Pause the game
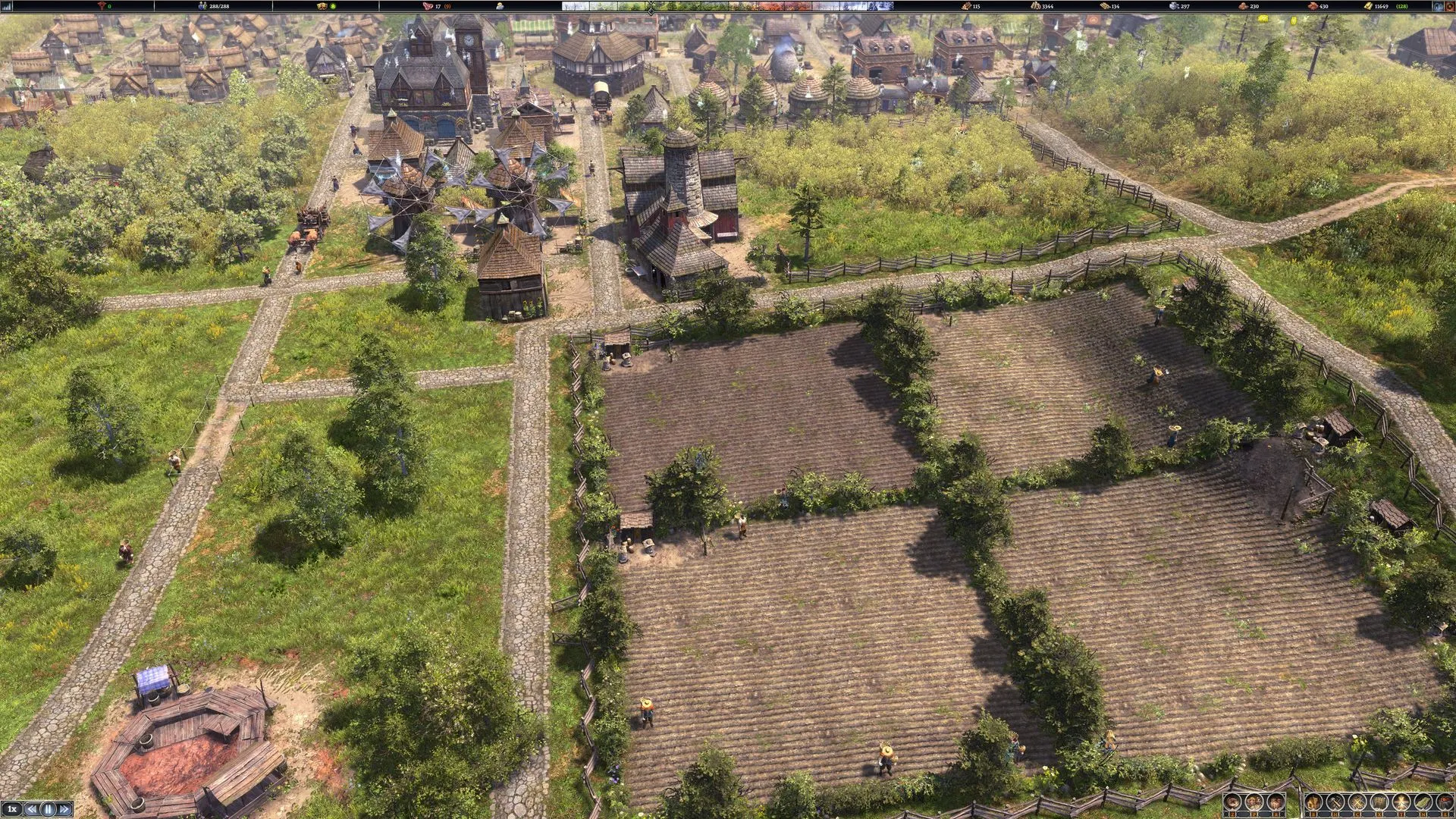Image resolution: width=1456 pixels, height=819 pixels. (48, 809)
